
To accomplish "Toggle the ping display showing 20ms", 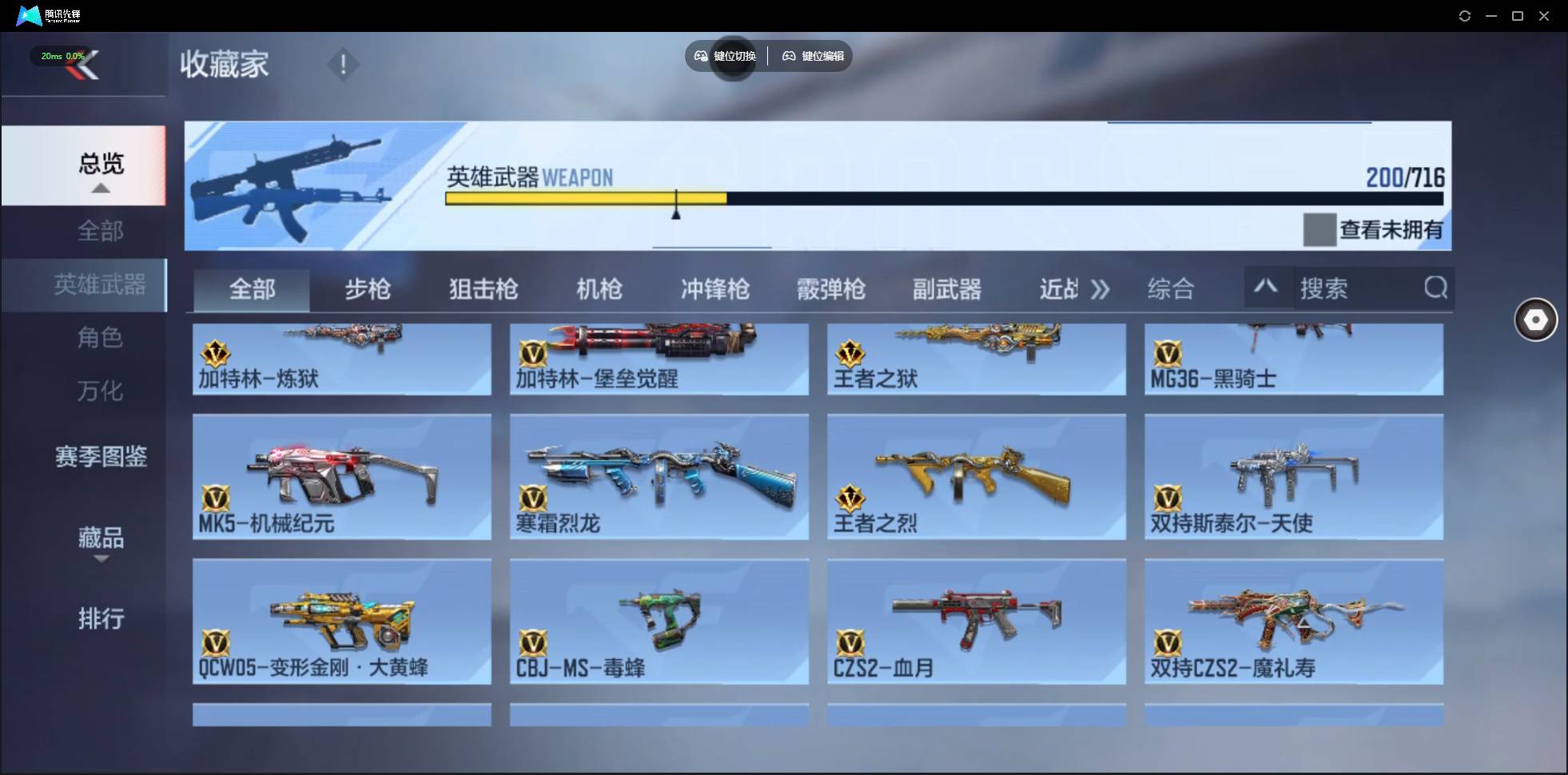I will (62, 56).
